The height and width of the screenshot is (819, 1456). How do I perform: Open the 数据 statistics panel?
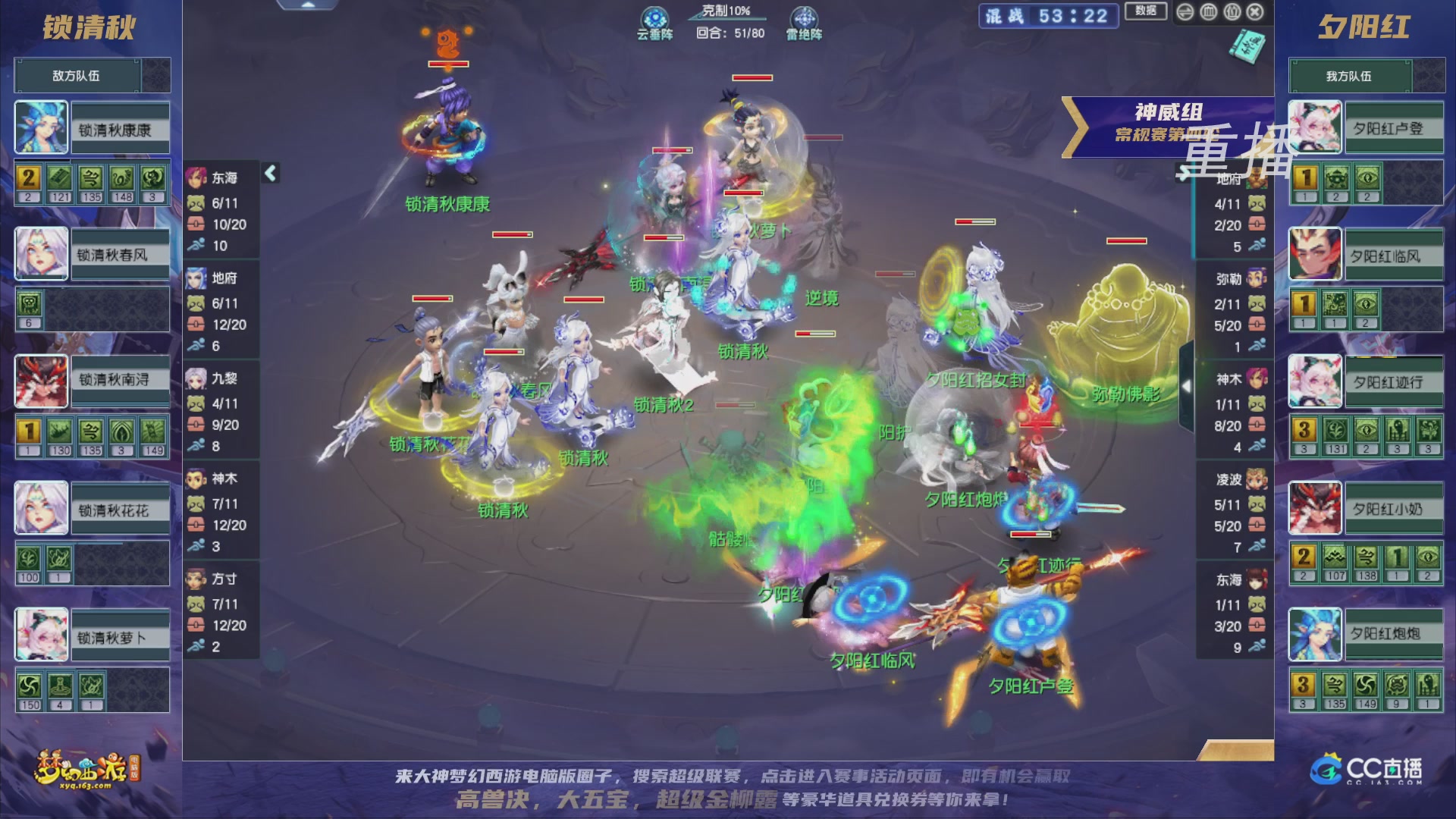coord(1146,11)
